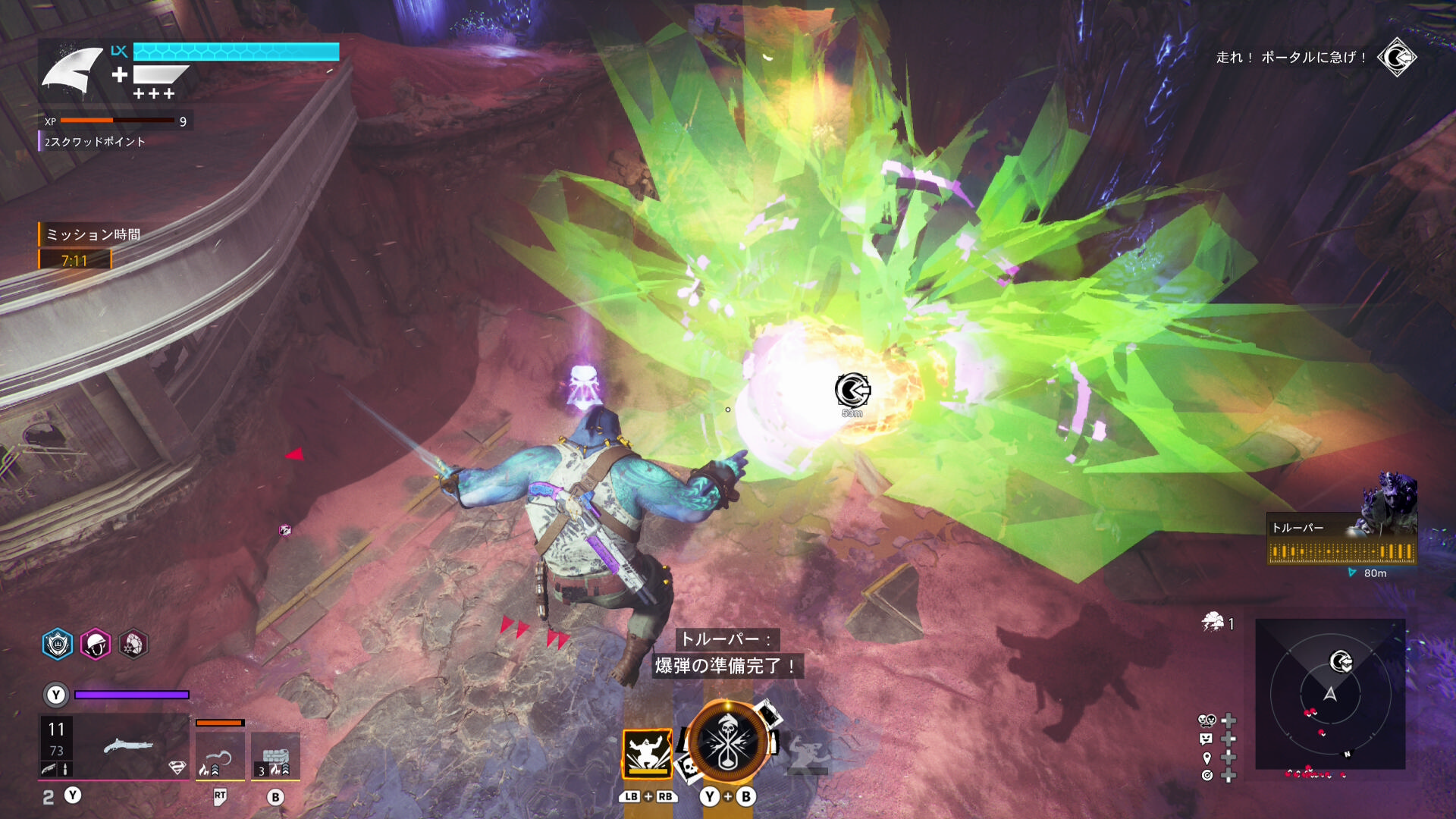1456x819 pixels.
Task: Activate the ground slam ability icon
Action: coord(647,753)
